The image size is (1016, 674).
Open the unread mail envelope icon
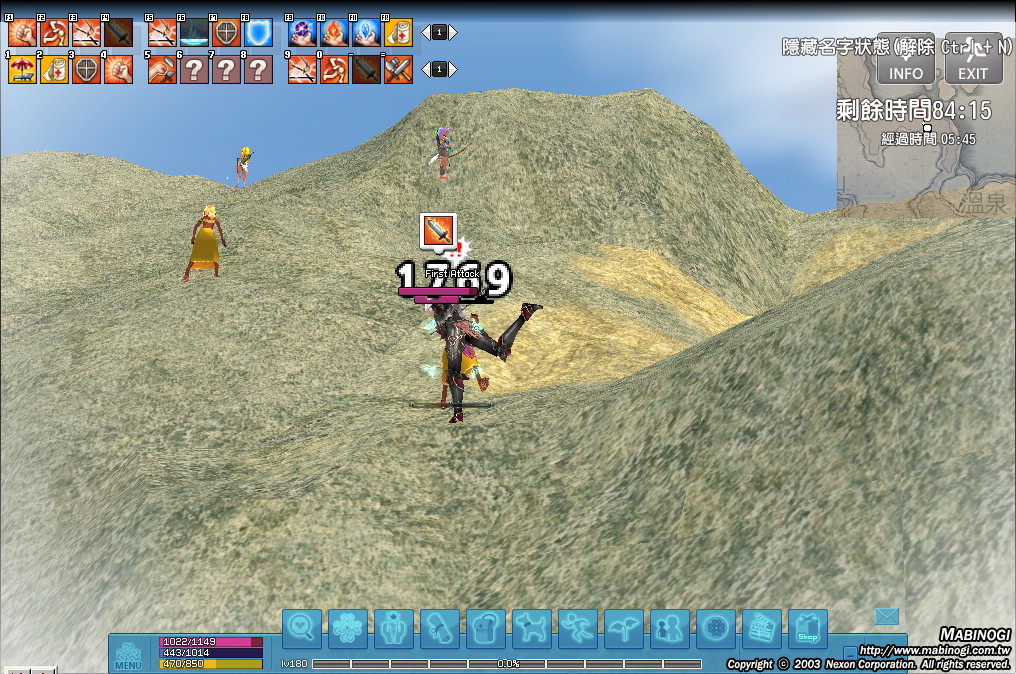(x=887, y=617)
